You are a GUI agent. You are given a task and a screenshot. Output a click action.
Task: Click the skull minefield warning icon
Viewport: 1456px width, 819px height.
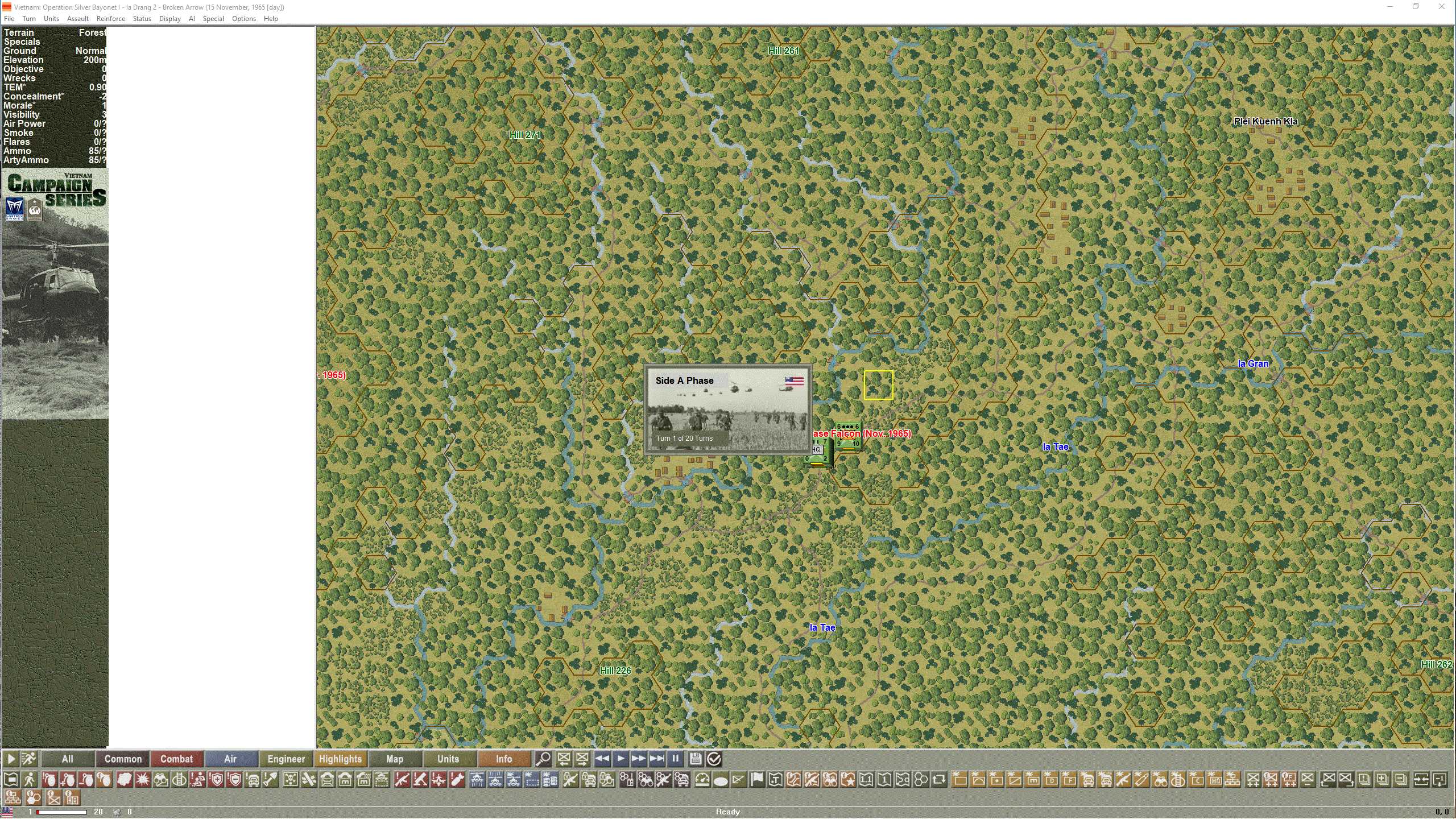289,780
